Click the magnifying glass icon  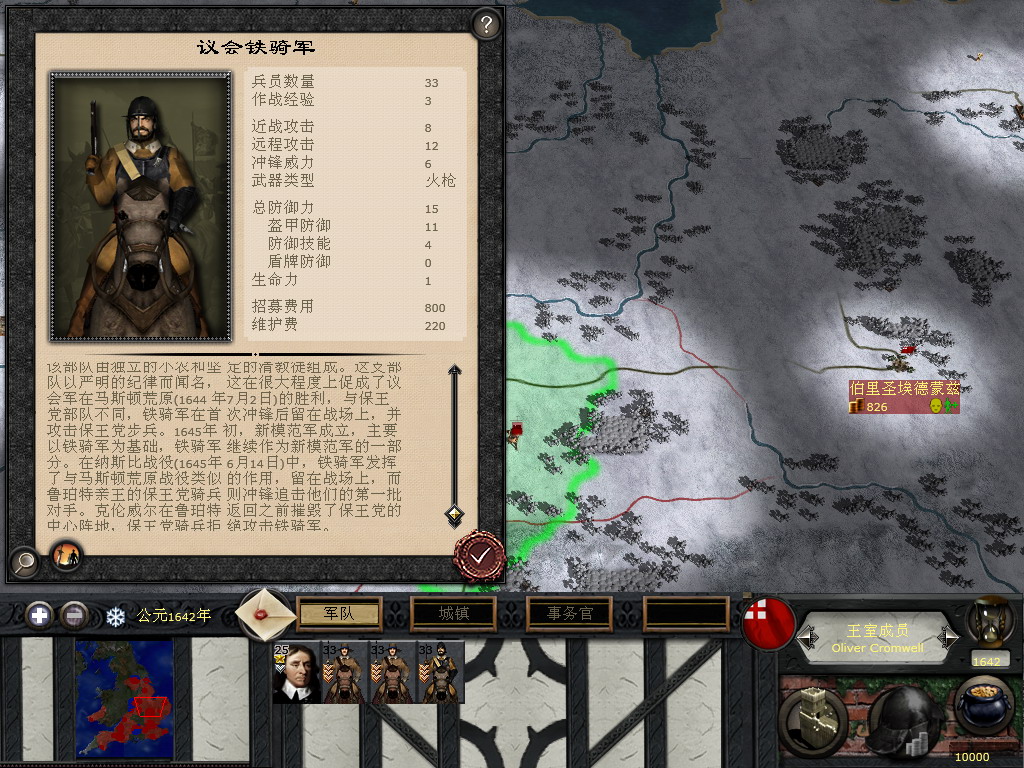tap(23, 562)
